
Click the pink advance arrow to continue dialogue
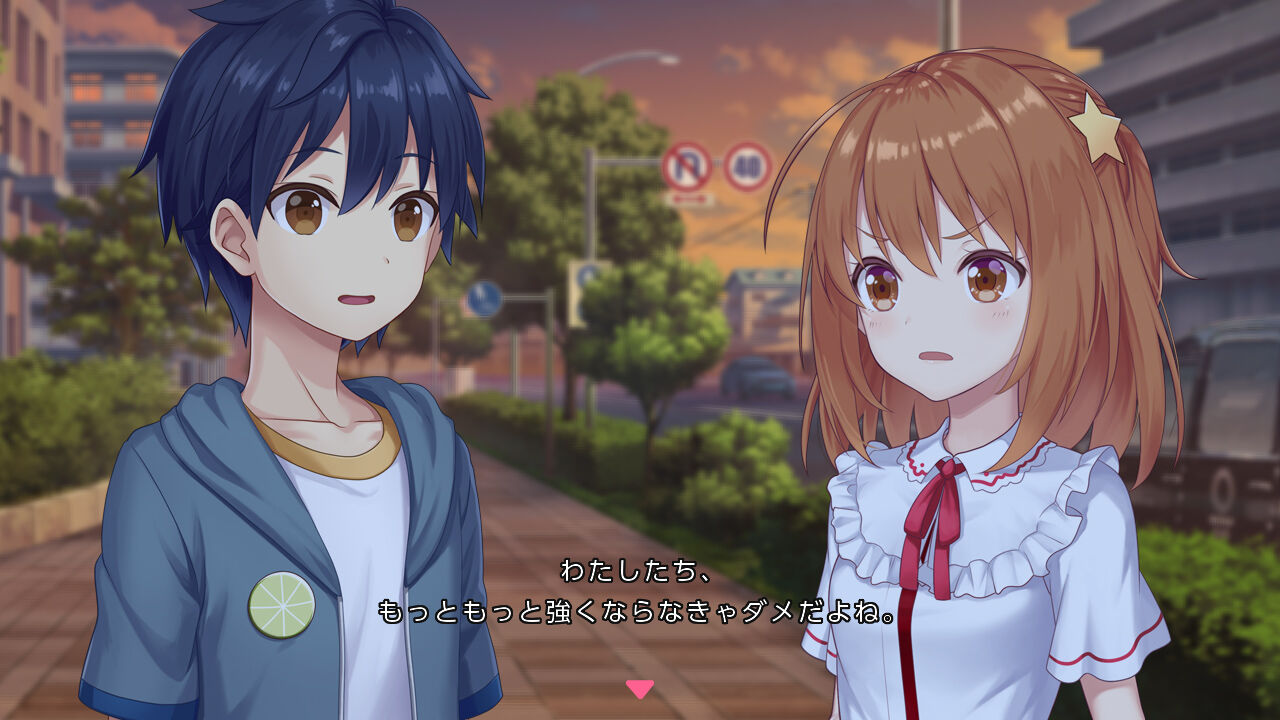click(x=639, y=688)
